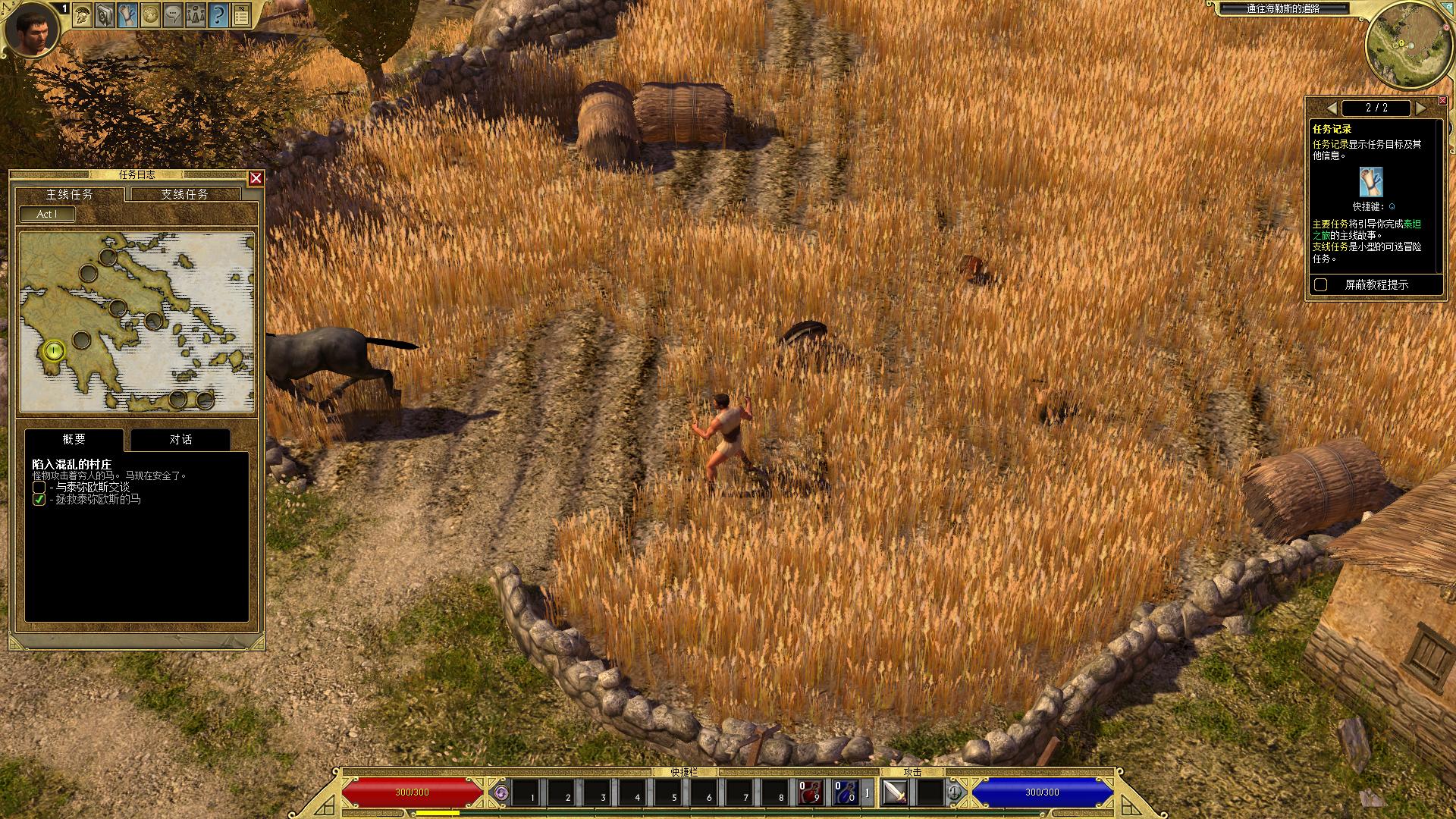This screenshot has width=1456, height=819.
Task: Open the world map globe icon
Action: (150, 14)
